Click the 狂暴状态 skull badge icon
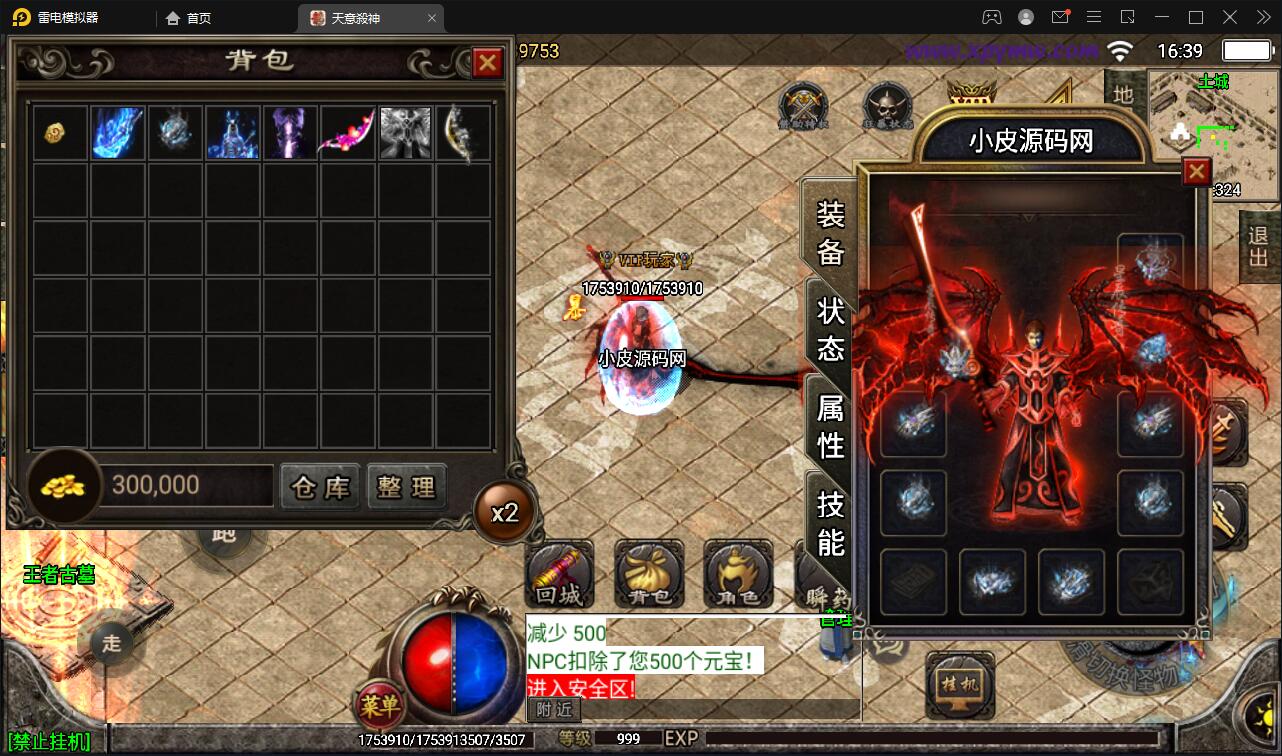1282x756 pixels. pos(886,103)
